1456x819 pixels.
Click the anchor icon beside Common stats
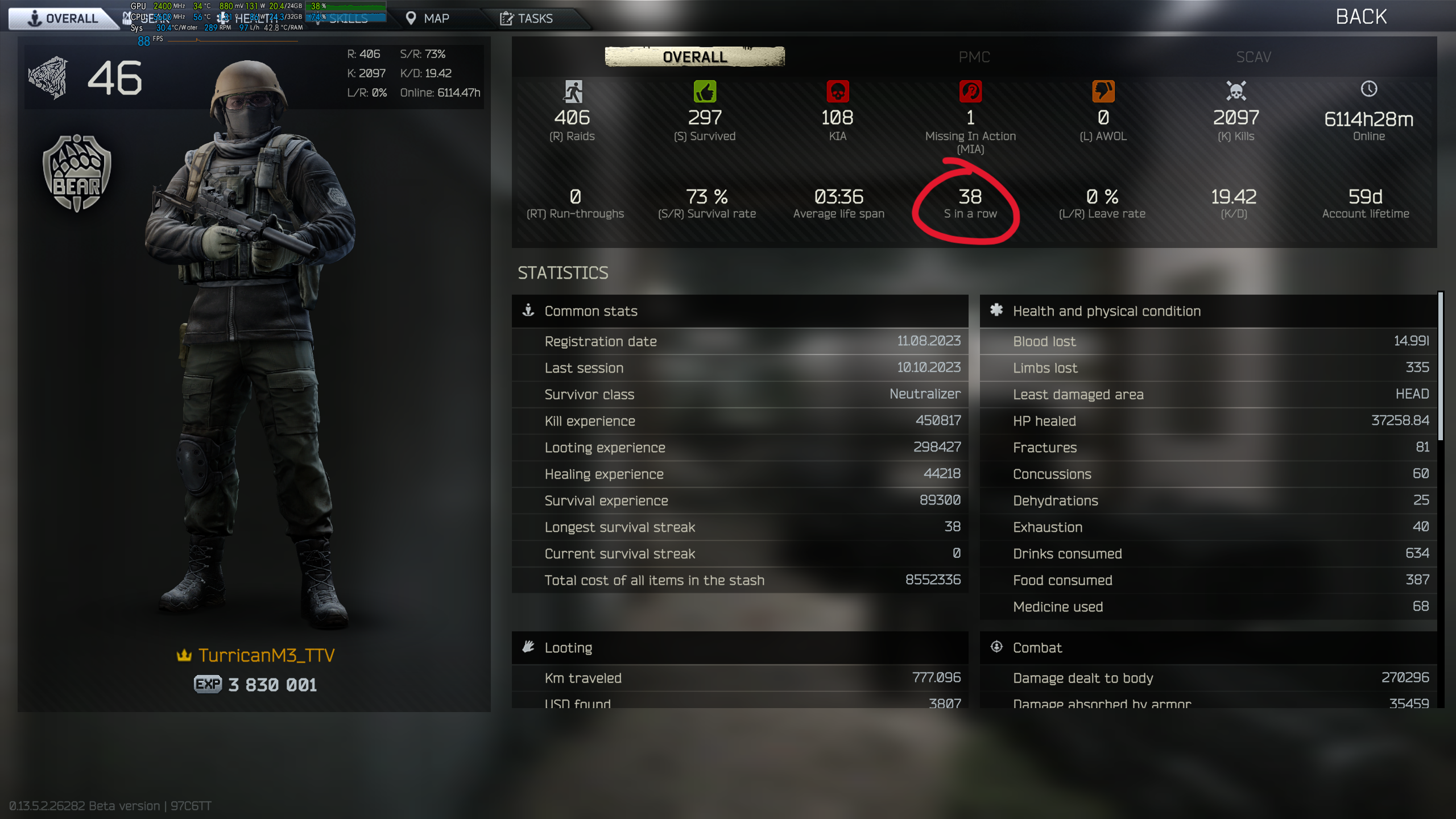[x=529, y=311]
